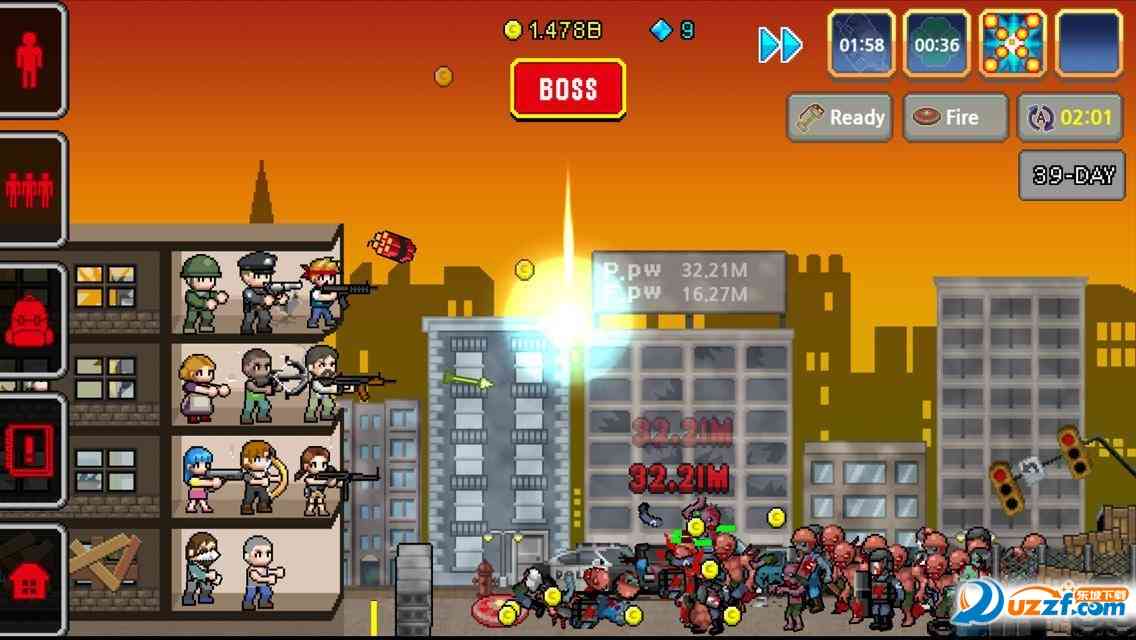This screenshot has width=1136, height=640.
Task: Activate the starburst explosion skill
Action: point(1013,44)
